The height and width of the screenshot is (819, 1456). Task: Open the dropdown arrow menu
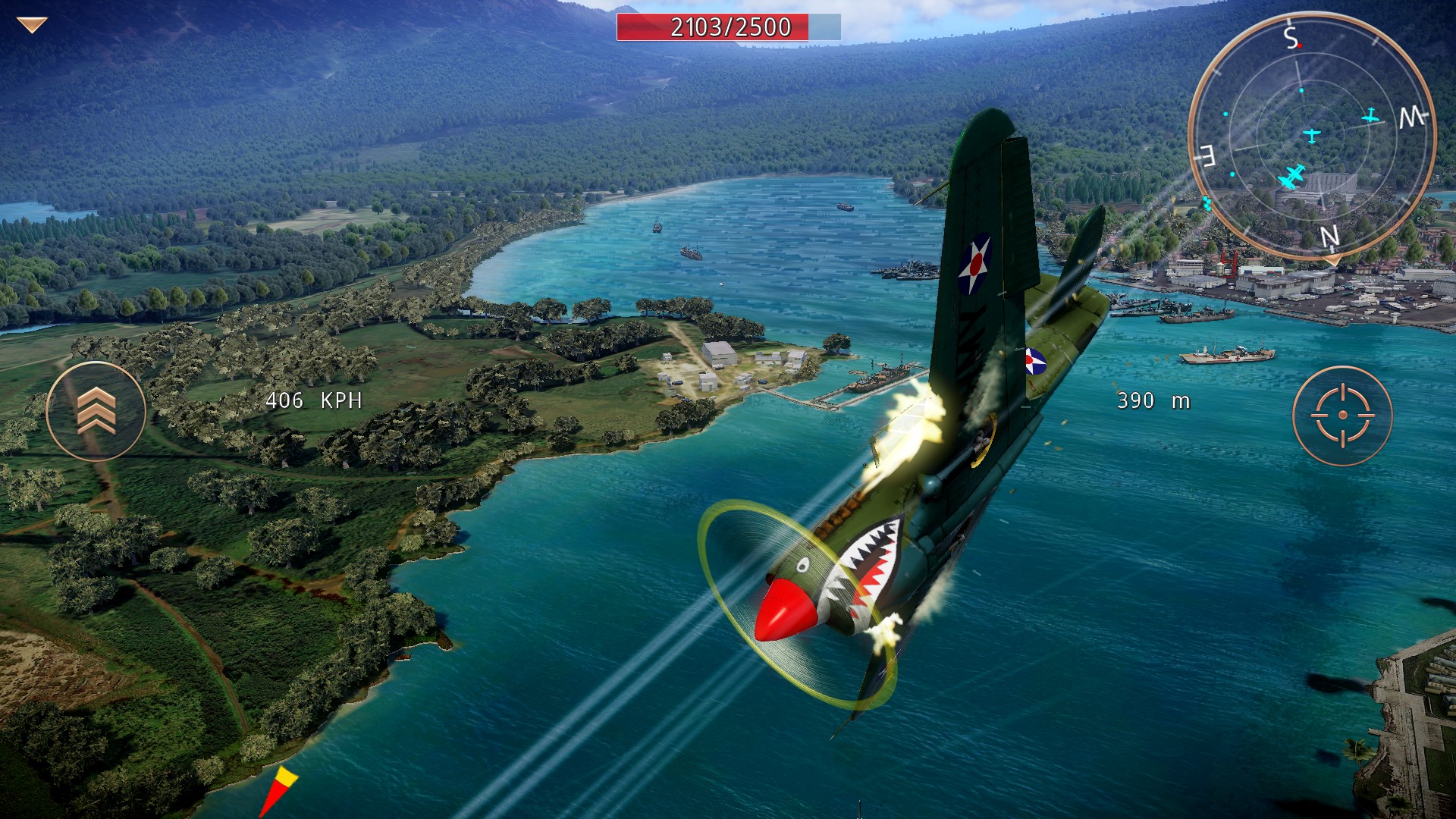point(32,26)
